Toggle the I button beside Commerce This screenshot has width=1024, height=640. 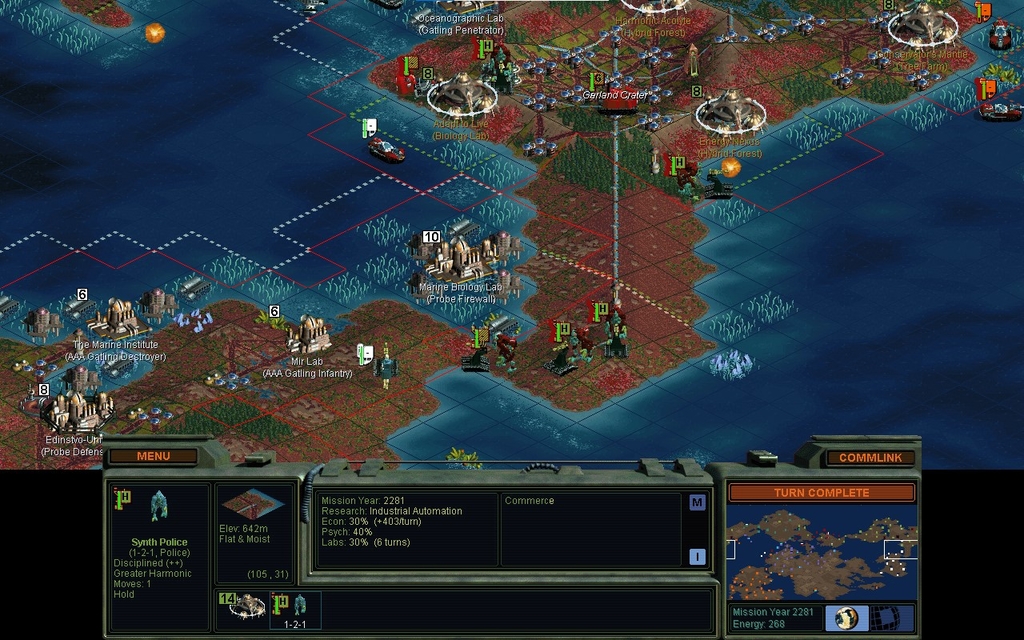[697, 557]
